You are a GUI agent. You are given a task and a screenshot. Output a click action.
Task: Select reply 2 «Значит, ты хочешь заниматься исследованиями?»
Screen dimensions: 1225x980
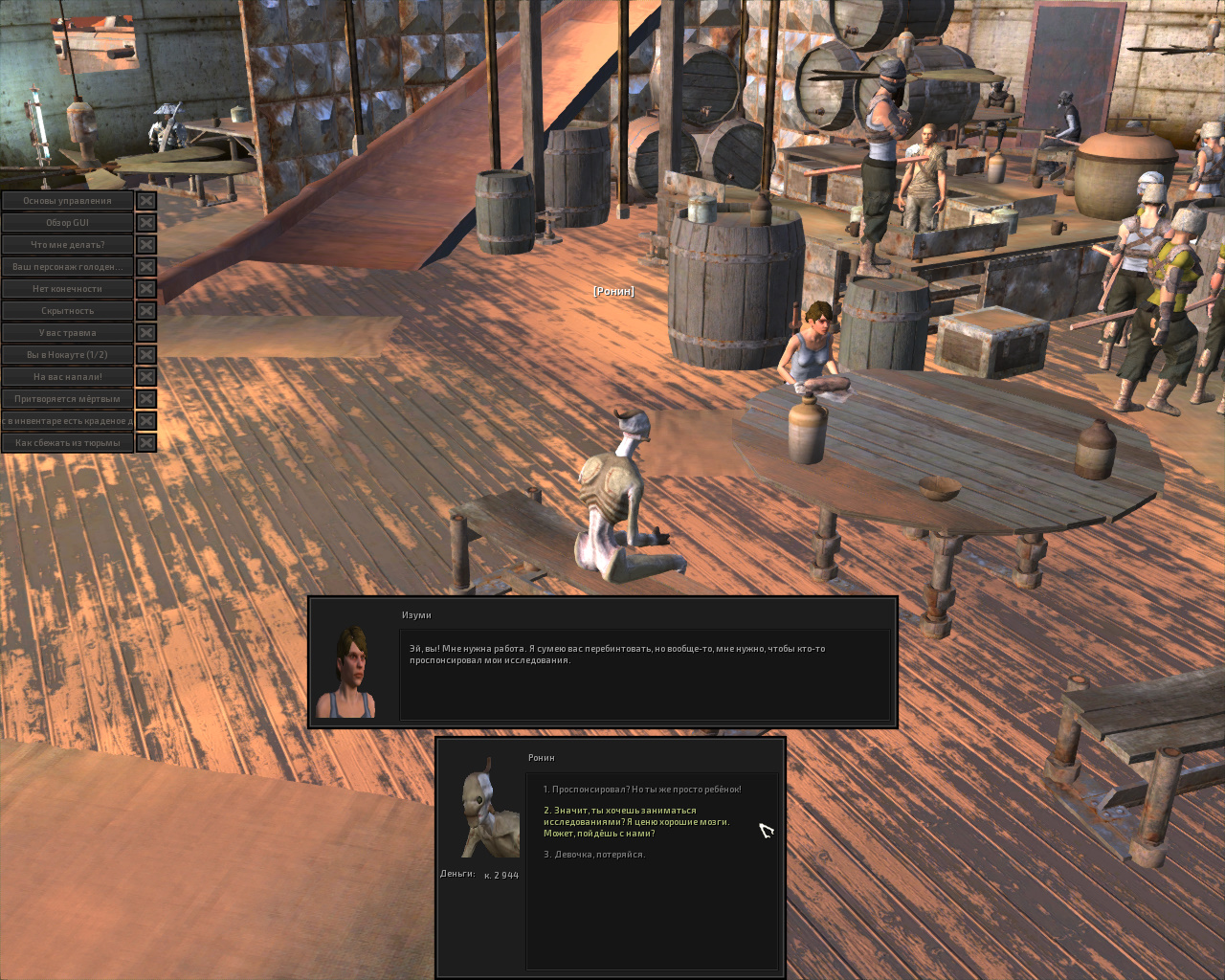pyautogui.click(x=636, y=821)
